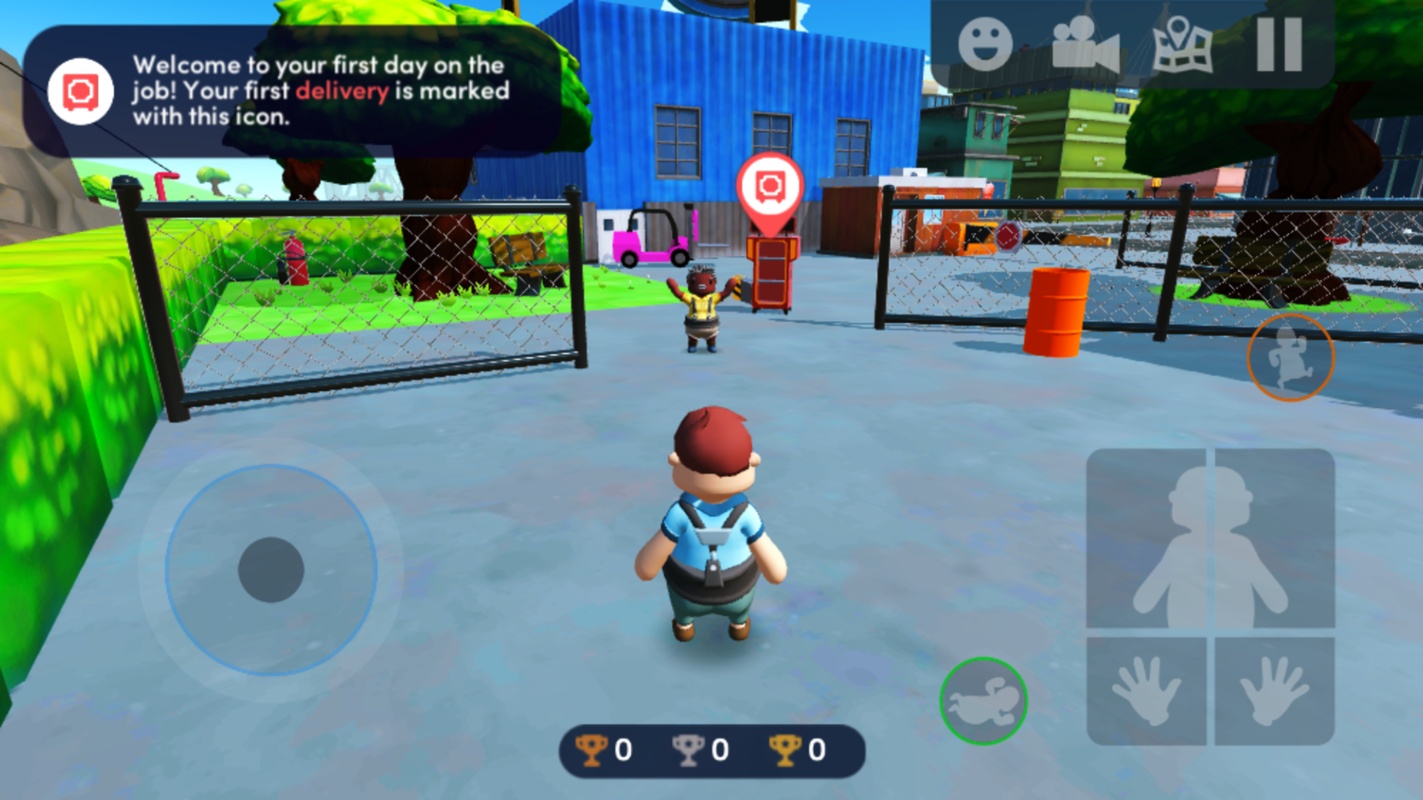The height and width of the screenshot is (800, 1423).
Task: Tap the video camera icon
Action: tap(1084, 44)
